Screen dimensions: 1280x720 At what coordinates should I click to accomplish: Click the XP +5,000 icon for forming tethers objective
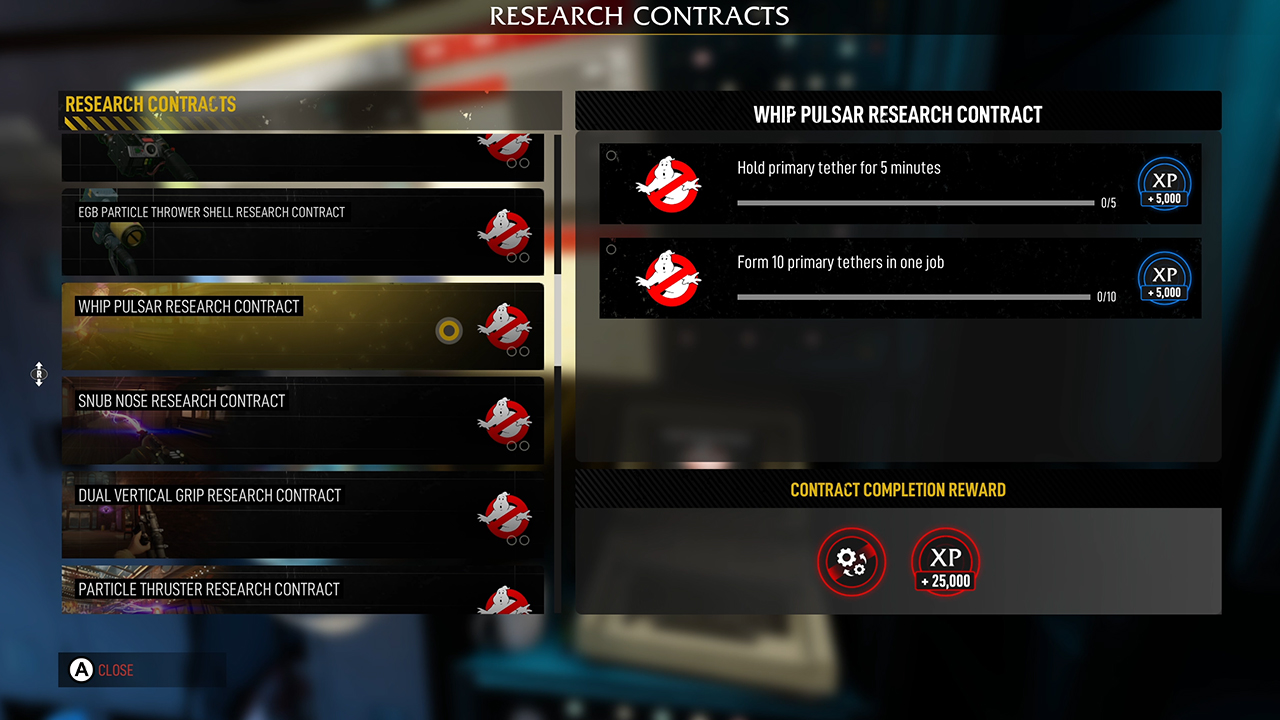[1163, 278]
